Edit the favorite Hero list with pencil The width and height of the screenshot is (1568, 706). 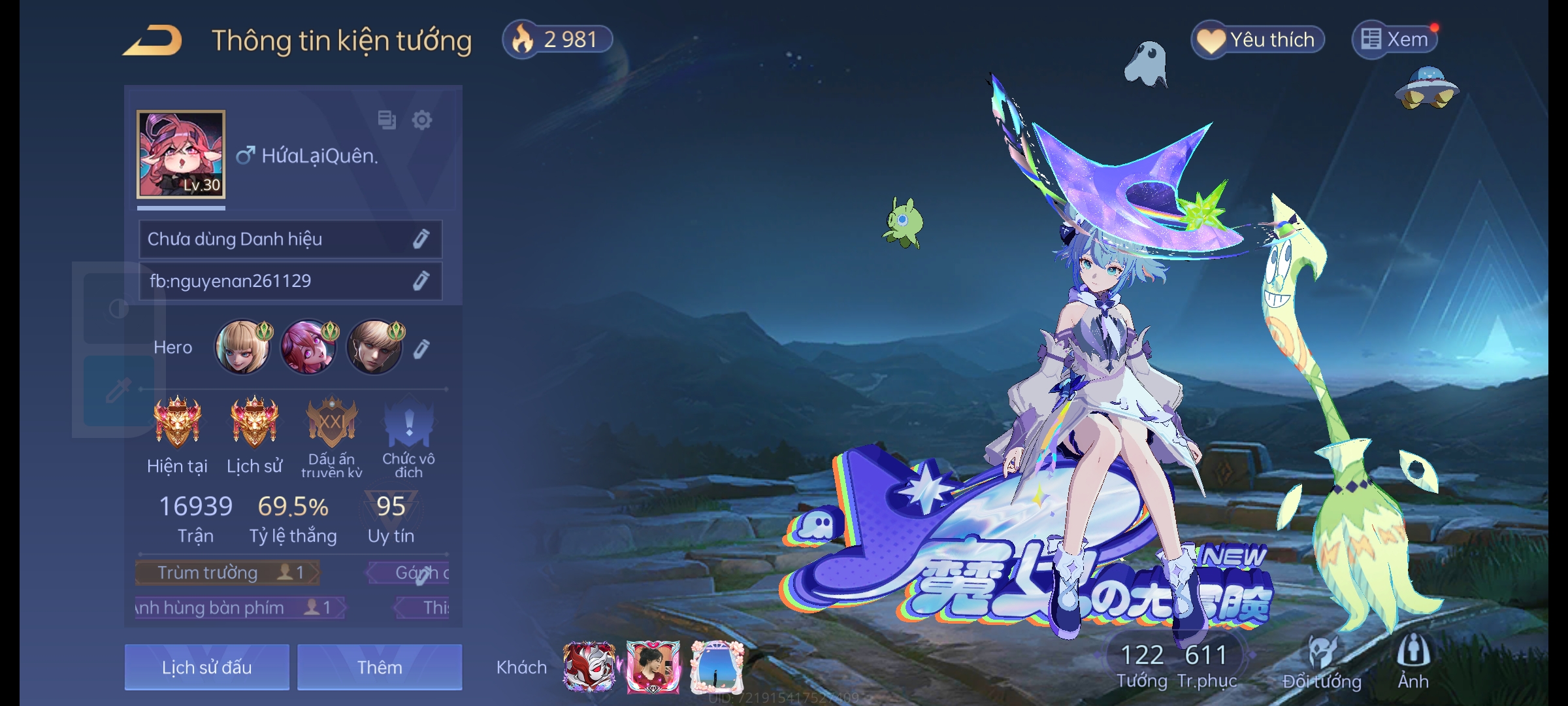421,349
